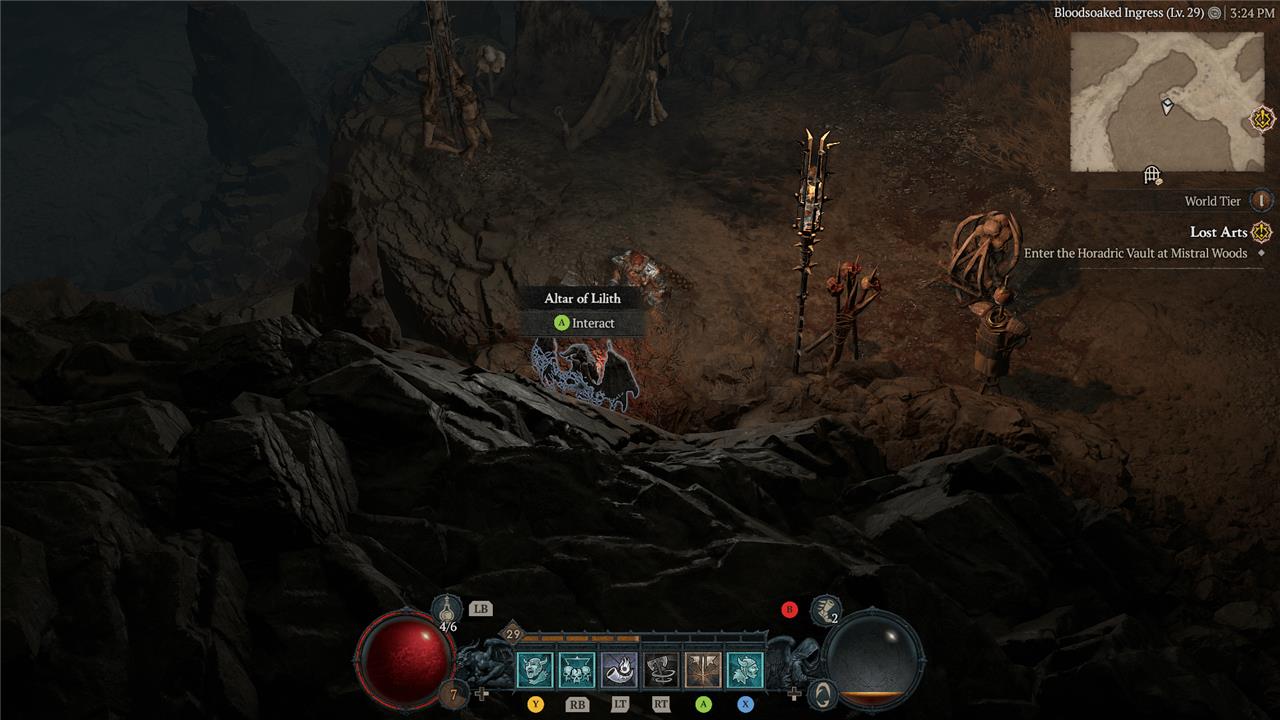Open the World Tier indicator
This screenshot has height=720, width=1280.
click(1261, 201)
